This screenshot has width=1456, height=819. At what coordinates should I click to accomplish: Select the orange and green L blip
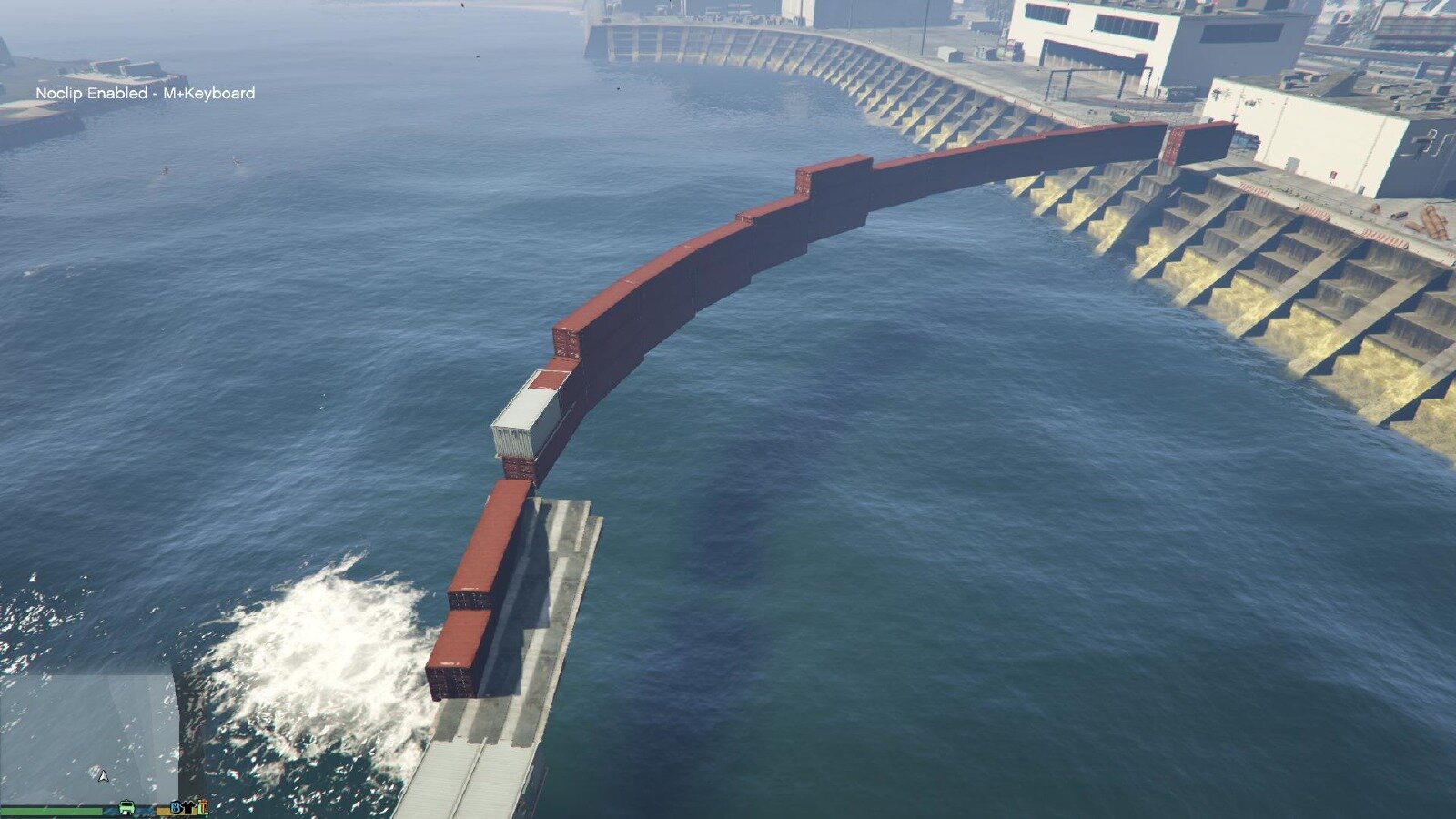tap(202, 806)
